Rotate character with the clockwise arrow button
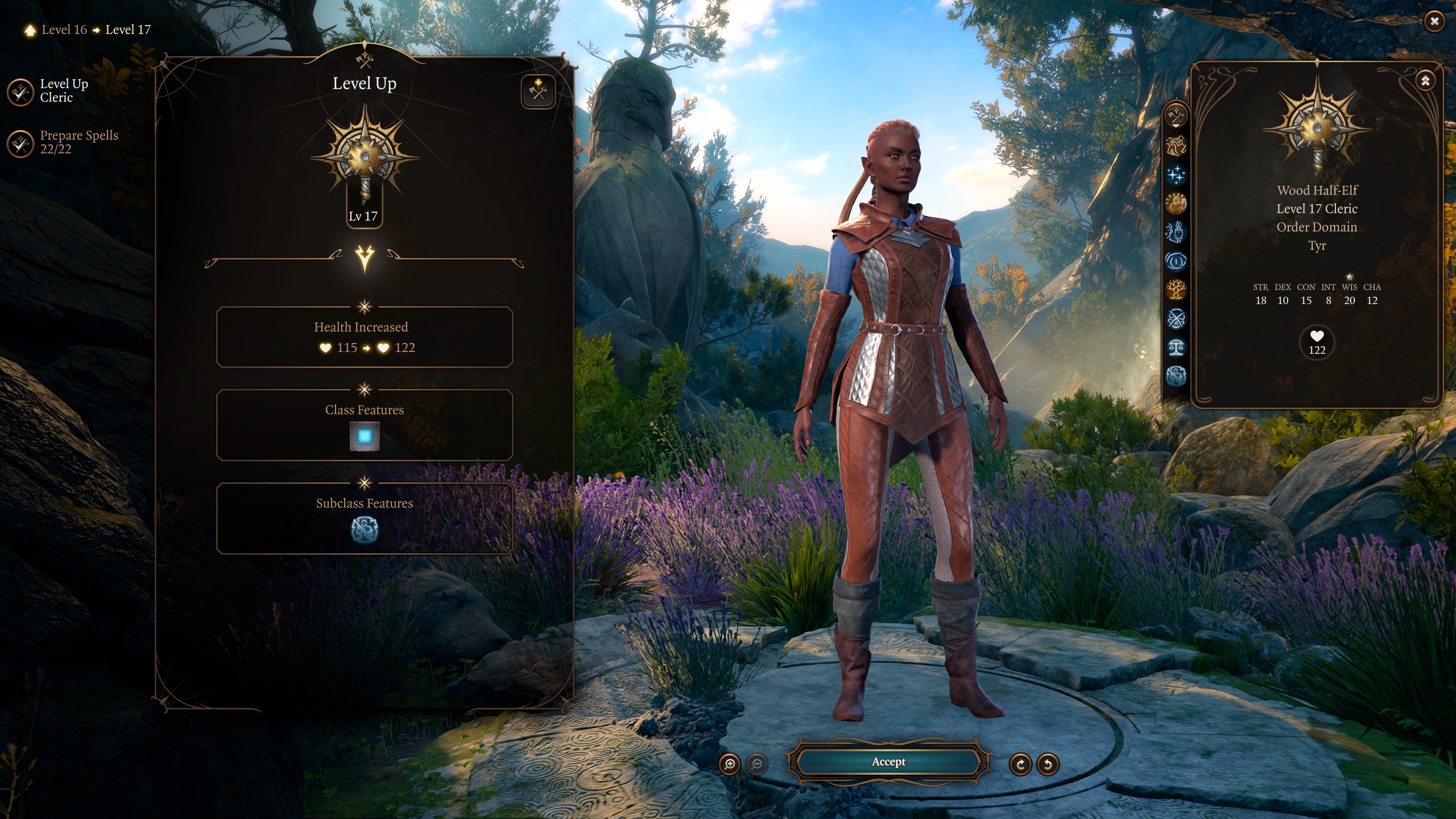This screenshot has height=819, width=1456. (1020, 764)
